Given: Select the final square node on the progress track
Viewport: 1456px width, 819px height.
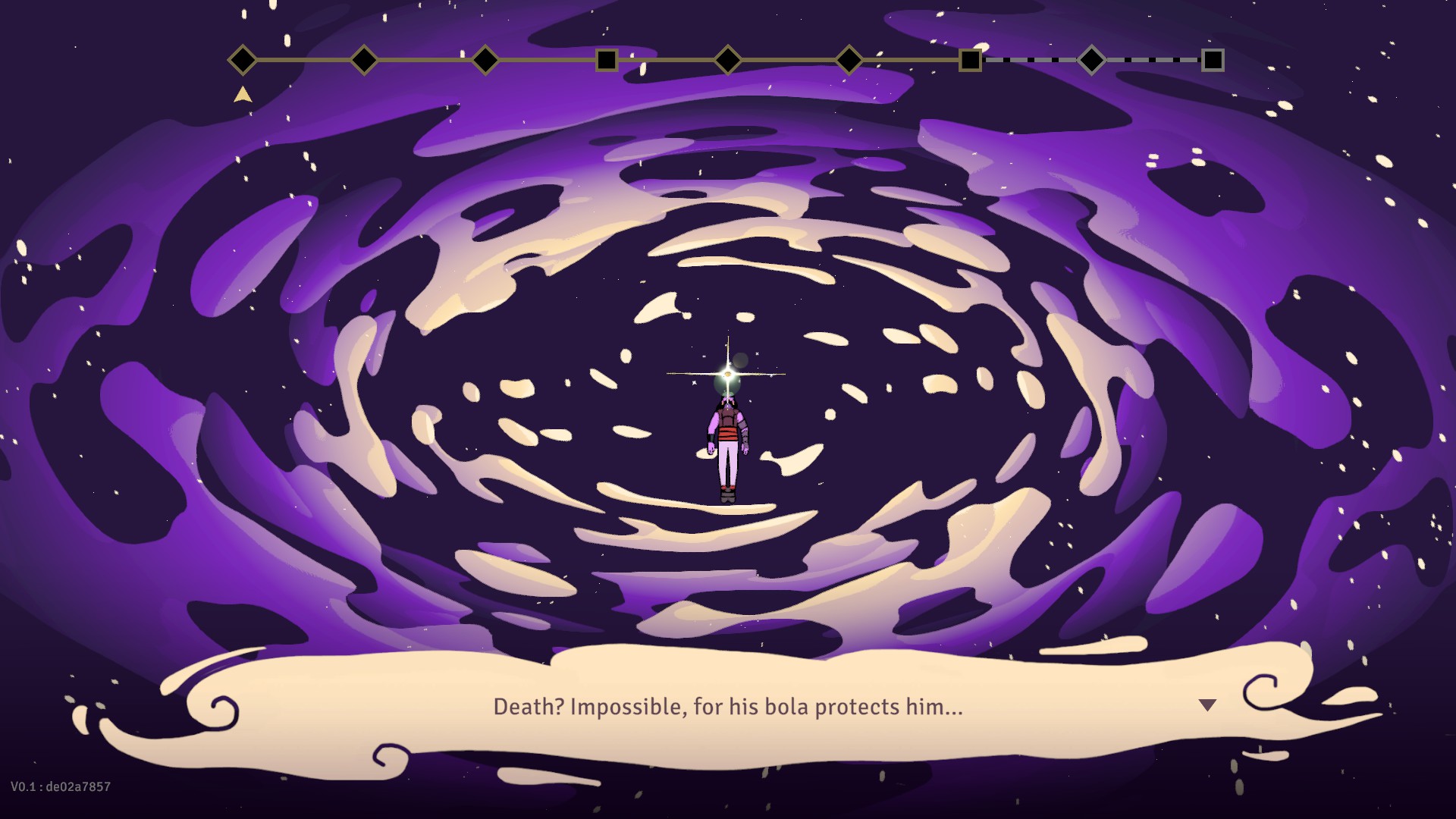Looking at the screenshot, I should coord(1213,60).
